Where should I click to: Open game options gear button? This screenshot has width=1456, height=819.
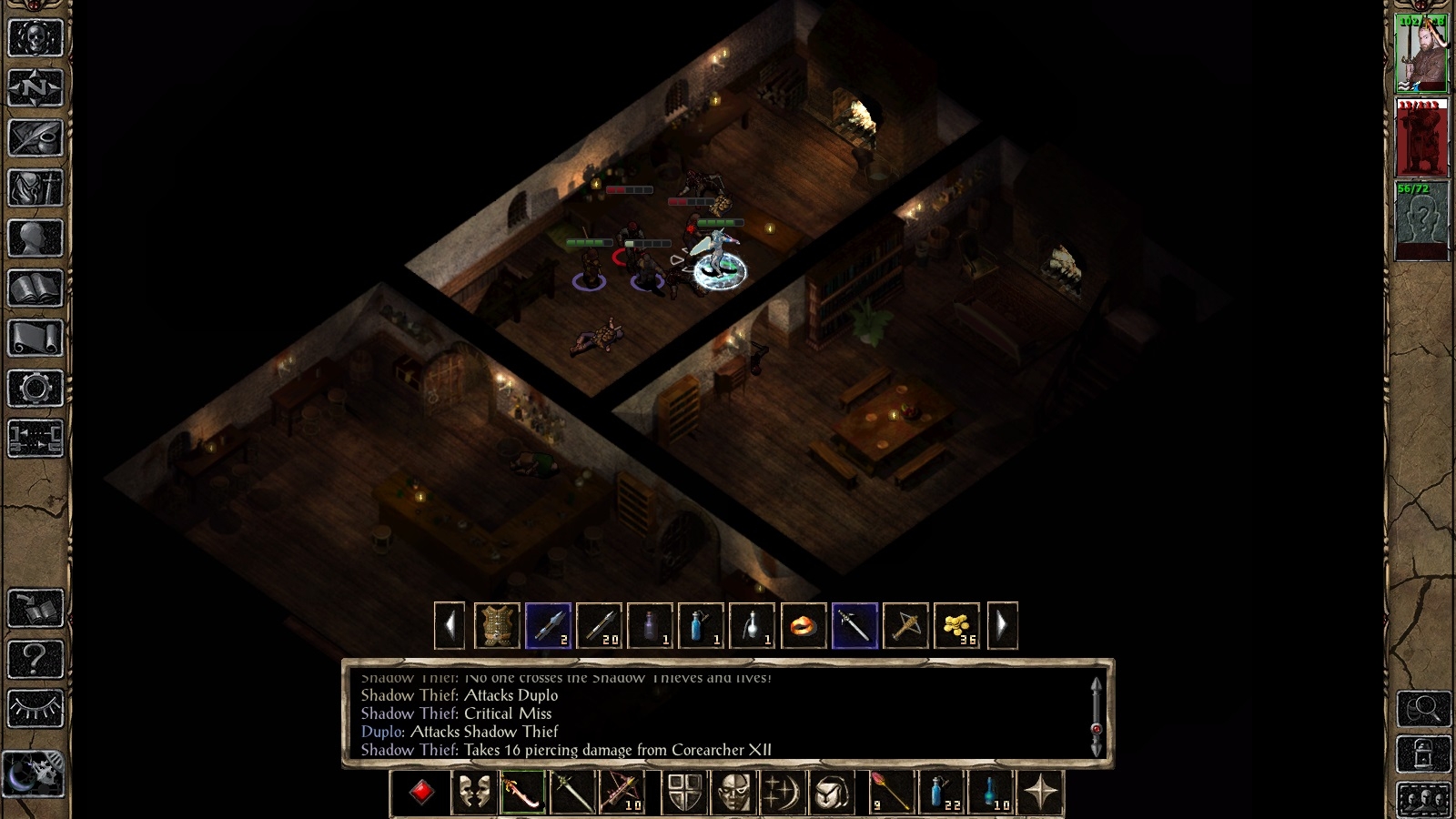coord(35,389)
